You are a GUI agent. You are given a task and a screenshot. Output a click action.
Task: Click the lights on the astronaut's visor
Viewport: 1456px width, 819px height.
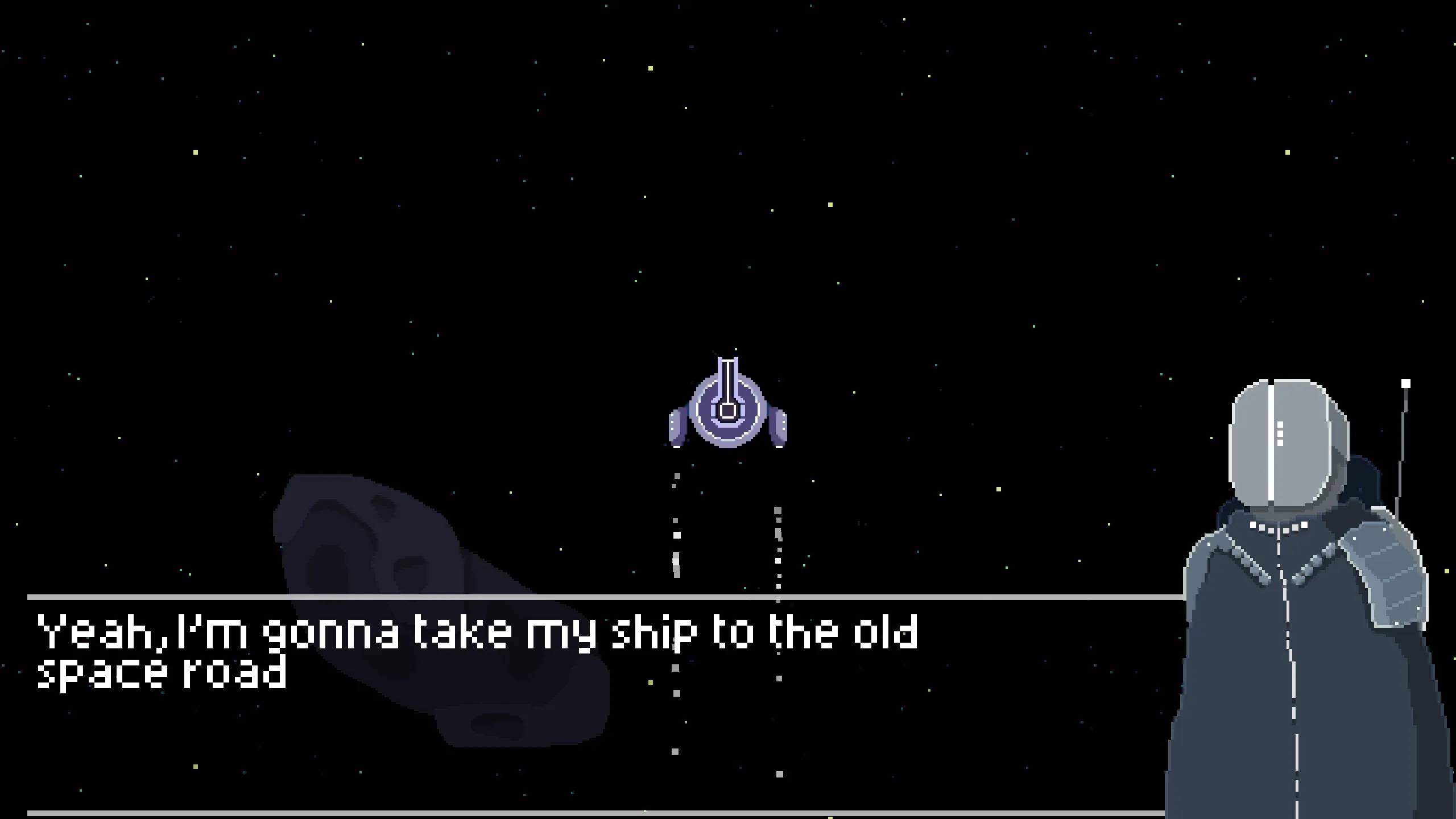point(1280,433)
